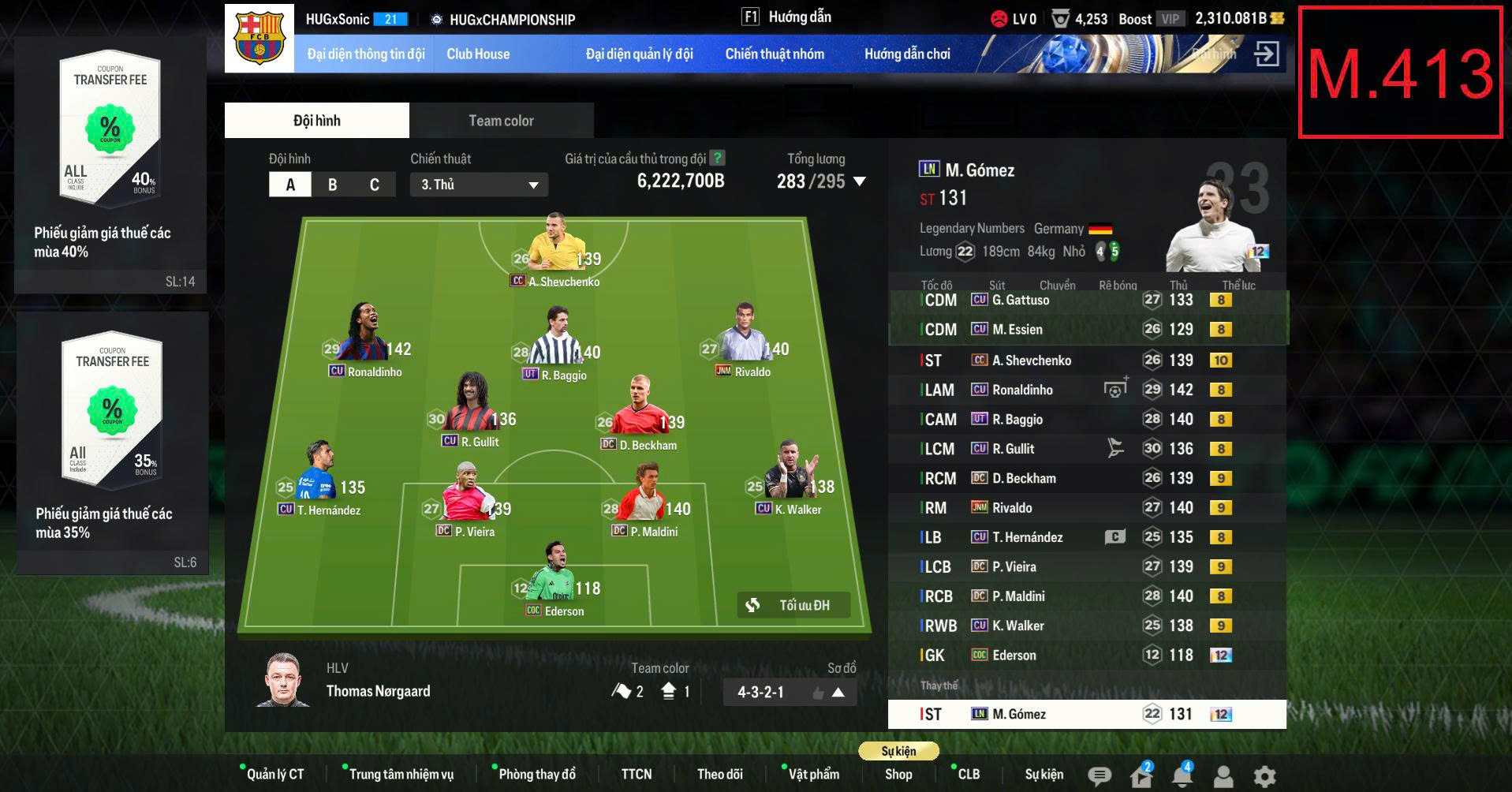Open the chat bubble icon
The height and width of the screenshot is (792, 1512).
[1099, 775]
